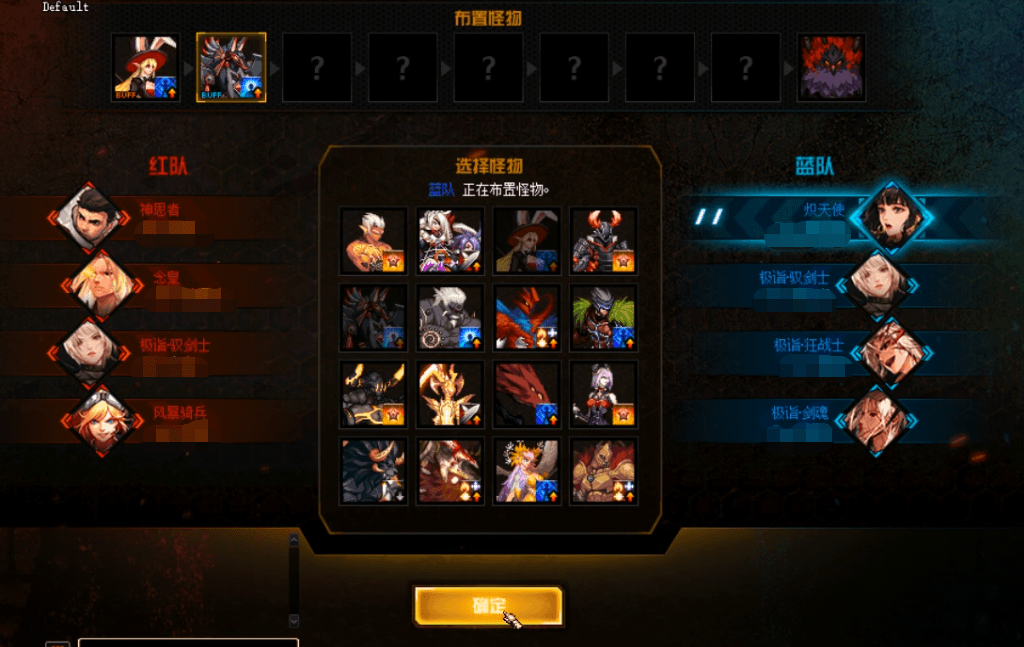1024x647 pixels.
Task: Choose the bunny-eared witch in the monster grid
Action: (x=527, y=241)
